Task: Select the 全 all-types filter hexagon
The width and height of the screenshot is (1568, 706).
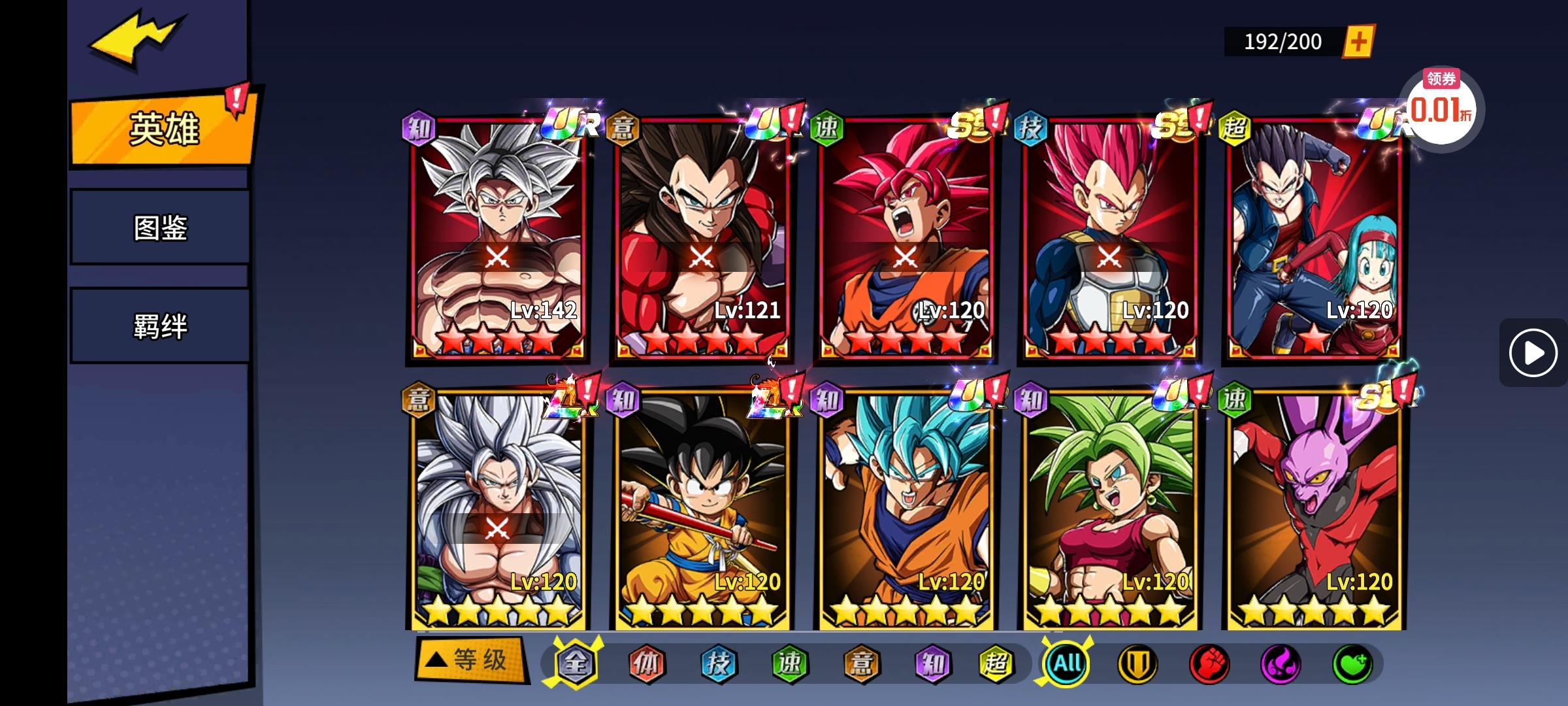Action: point(576,664)
